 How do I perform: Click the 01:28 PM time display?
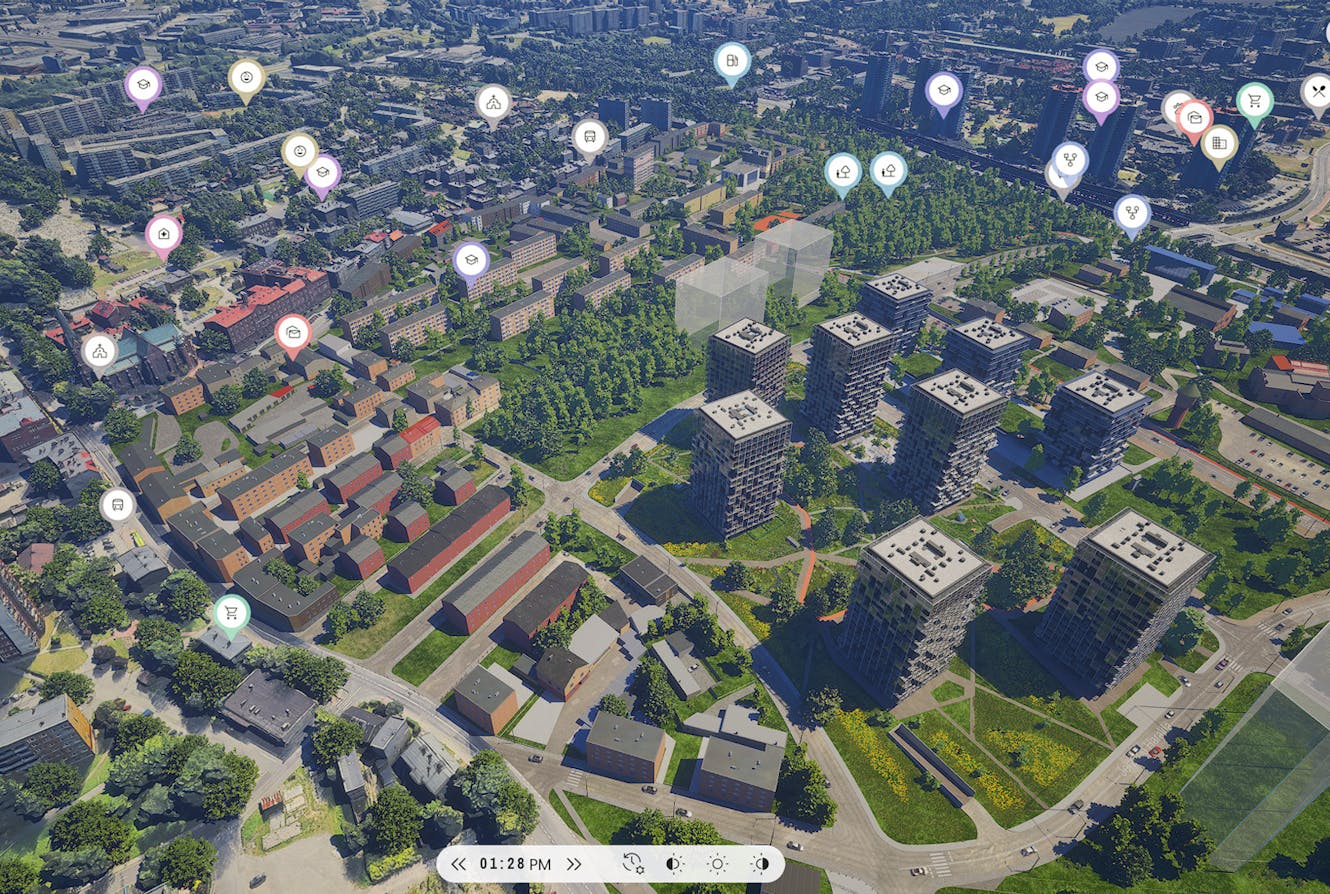tap(514, 863)
